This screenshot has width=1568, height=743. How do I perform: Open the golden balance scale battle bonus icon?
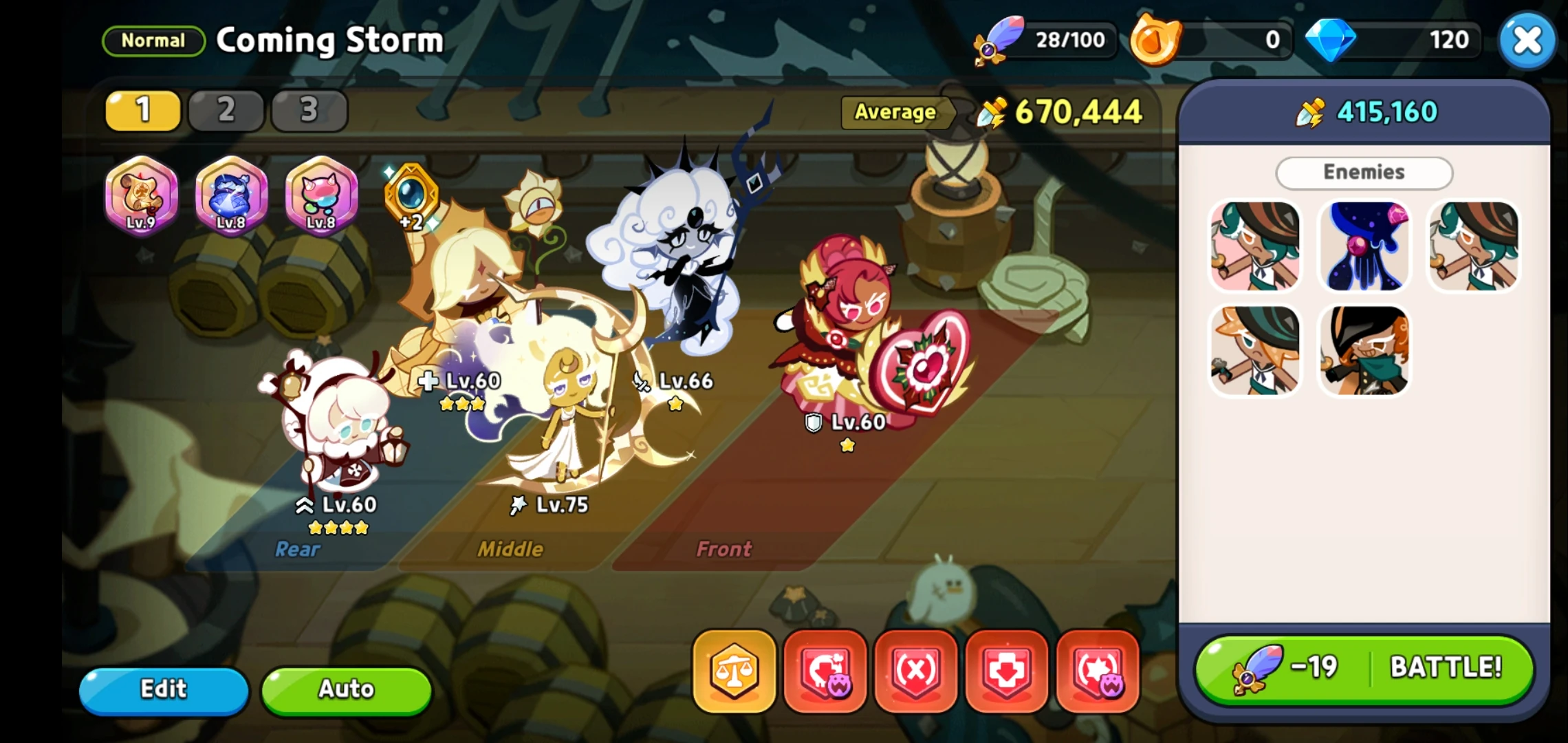click(x=734, y=671)
